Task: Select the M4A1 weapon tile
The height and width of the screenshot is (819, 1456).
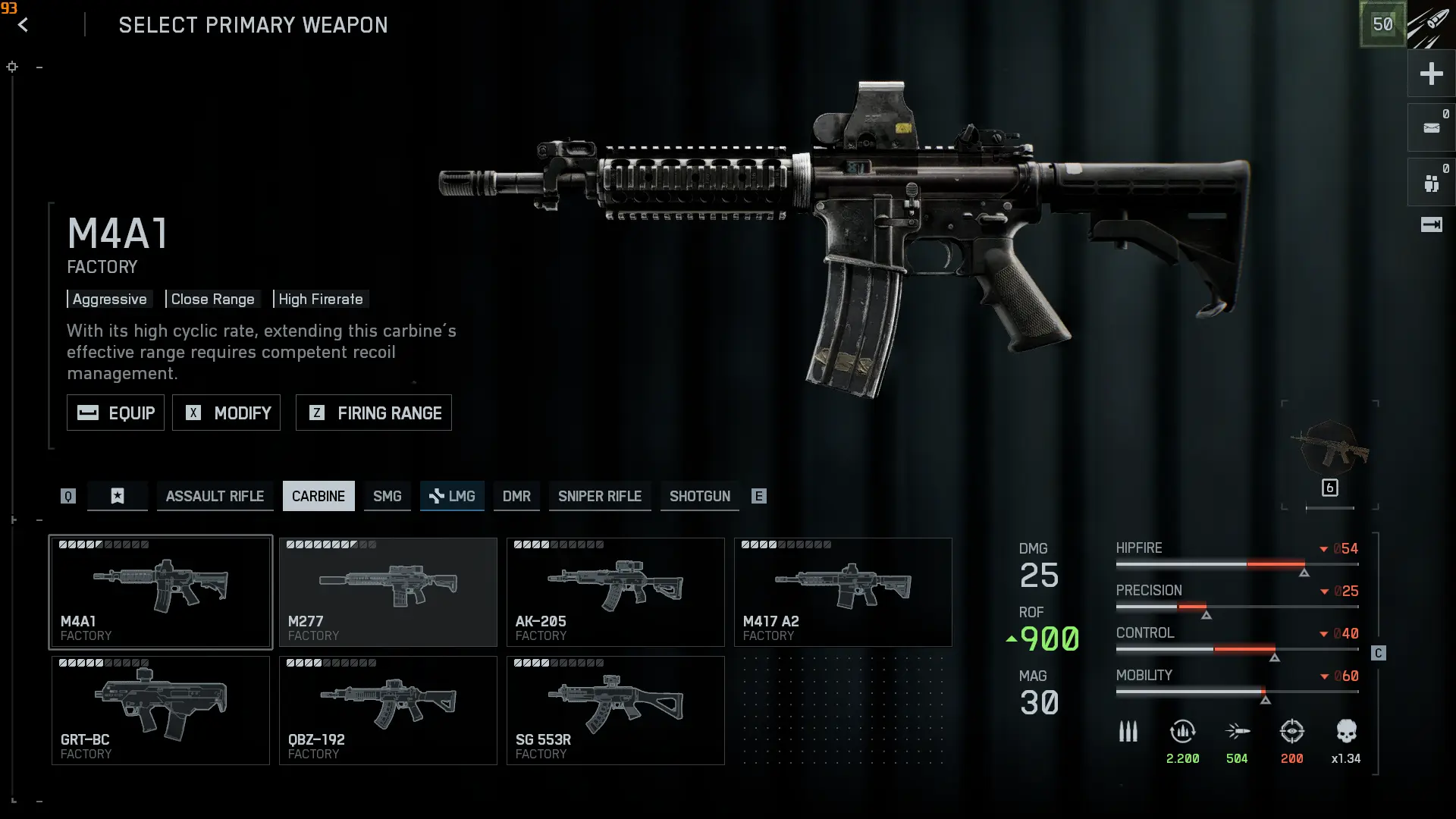Action: (x=161, y=592)
